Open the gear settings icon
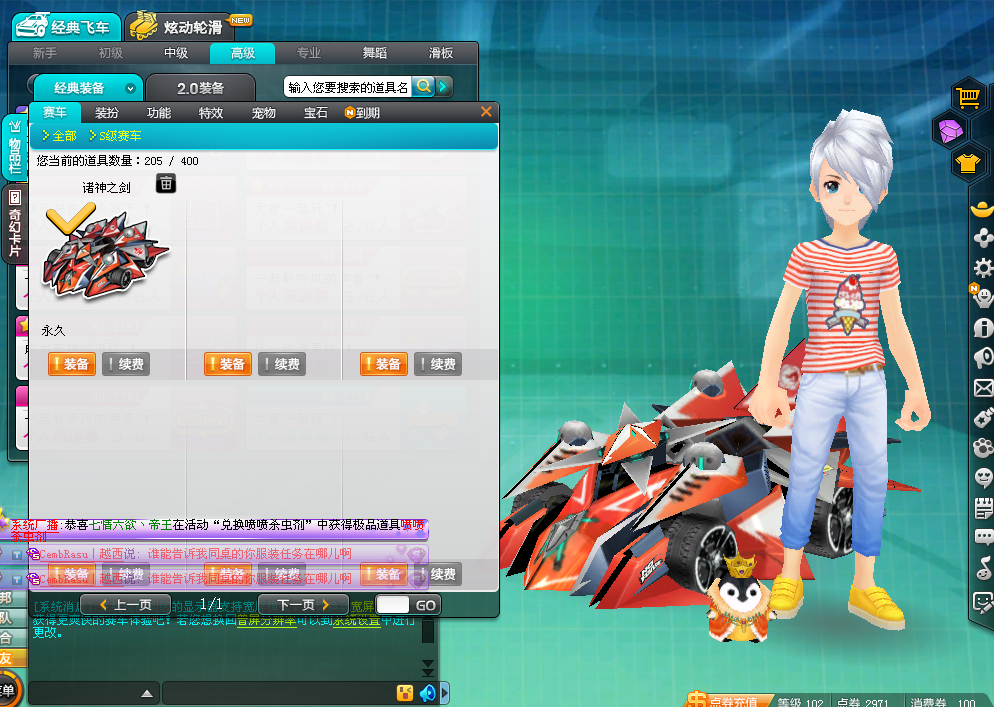The width and height of the screenshot is (994, 707). coord(983,268)
